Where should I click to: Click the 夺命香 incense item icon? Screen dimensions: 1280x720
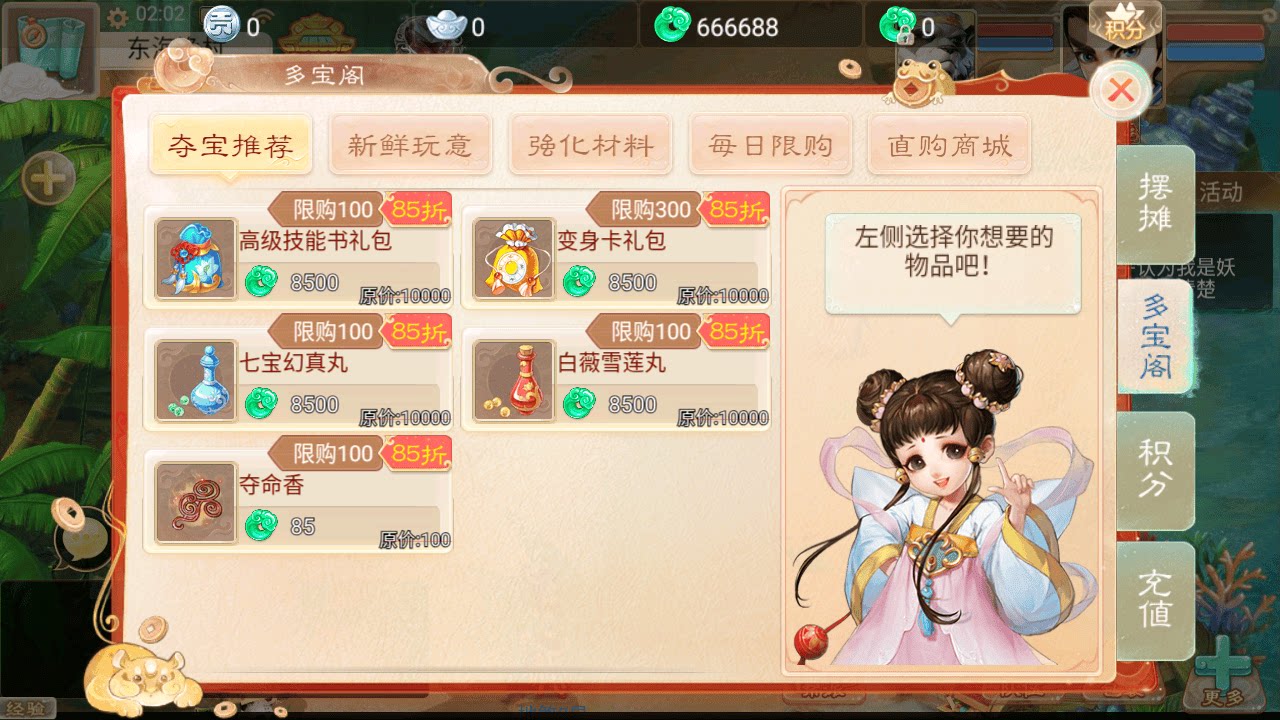(196, 501)
